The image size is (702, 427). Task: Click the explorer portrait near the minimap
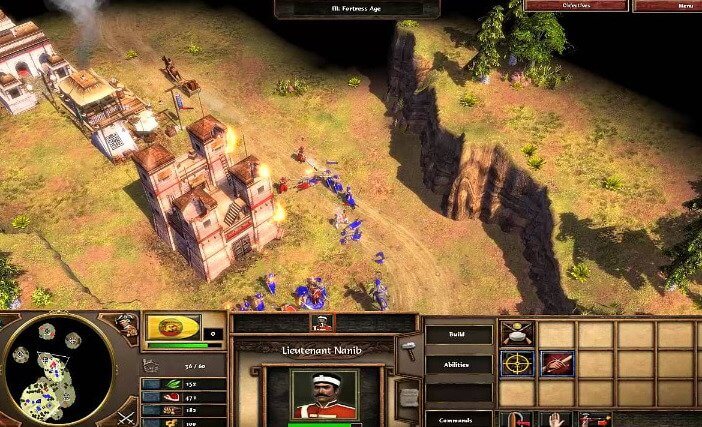126,324
